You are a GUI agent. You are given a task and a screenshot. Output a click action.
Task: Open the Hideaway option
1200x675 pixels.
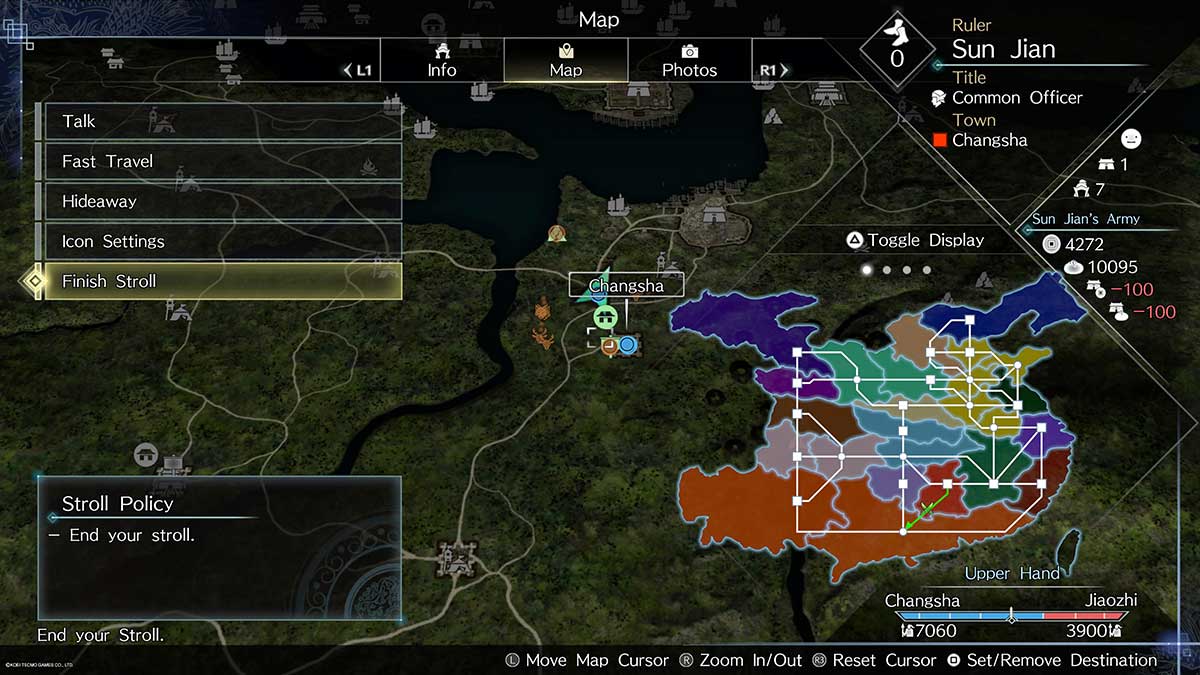(220, 201)
